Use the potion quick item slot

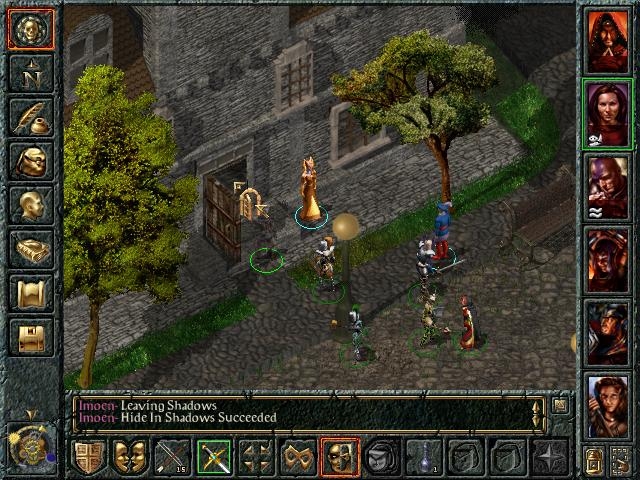(x=424, y=458)
